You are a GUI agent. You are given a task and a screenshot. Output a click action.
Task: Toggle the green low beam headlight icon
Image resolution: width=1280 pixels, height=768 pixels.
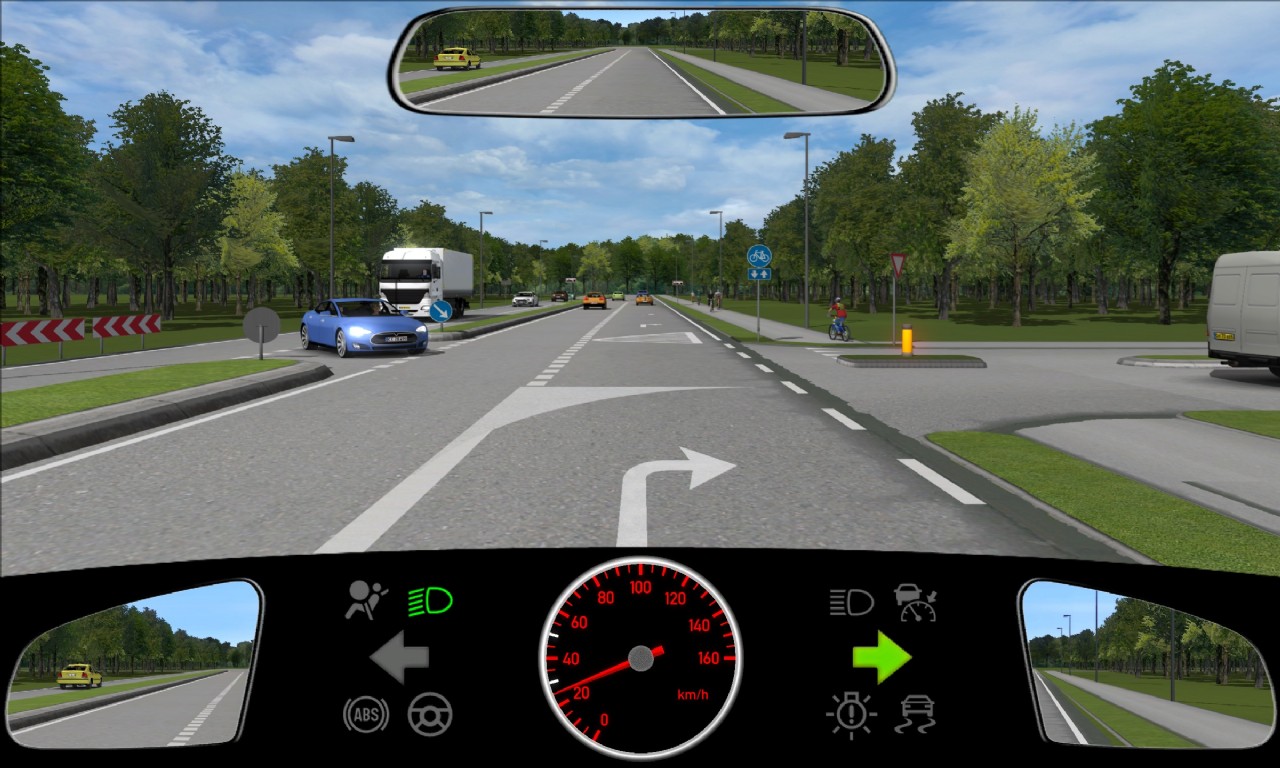[x=430, y=601]
